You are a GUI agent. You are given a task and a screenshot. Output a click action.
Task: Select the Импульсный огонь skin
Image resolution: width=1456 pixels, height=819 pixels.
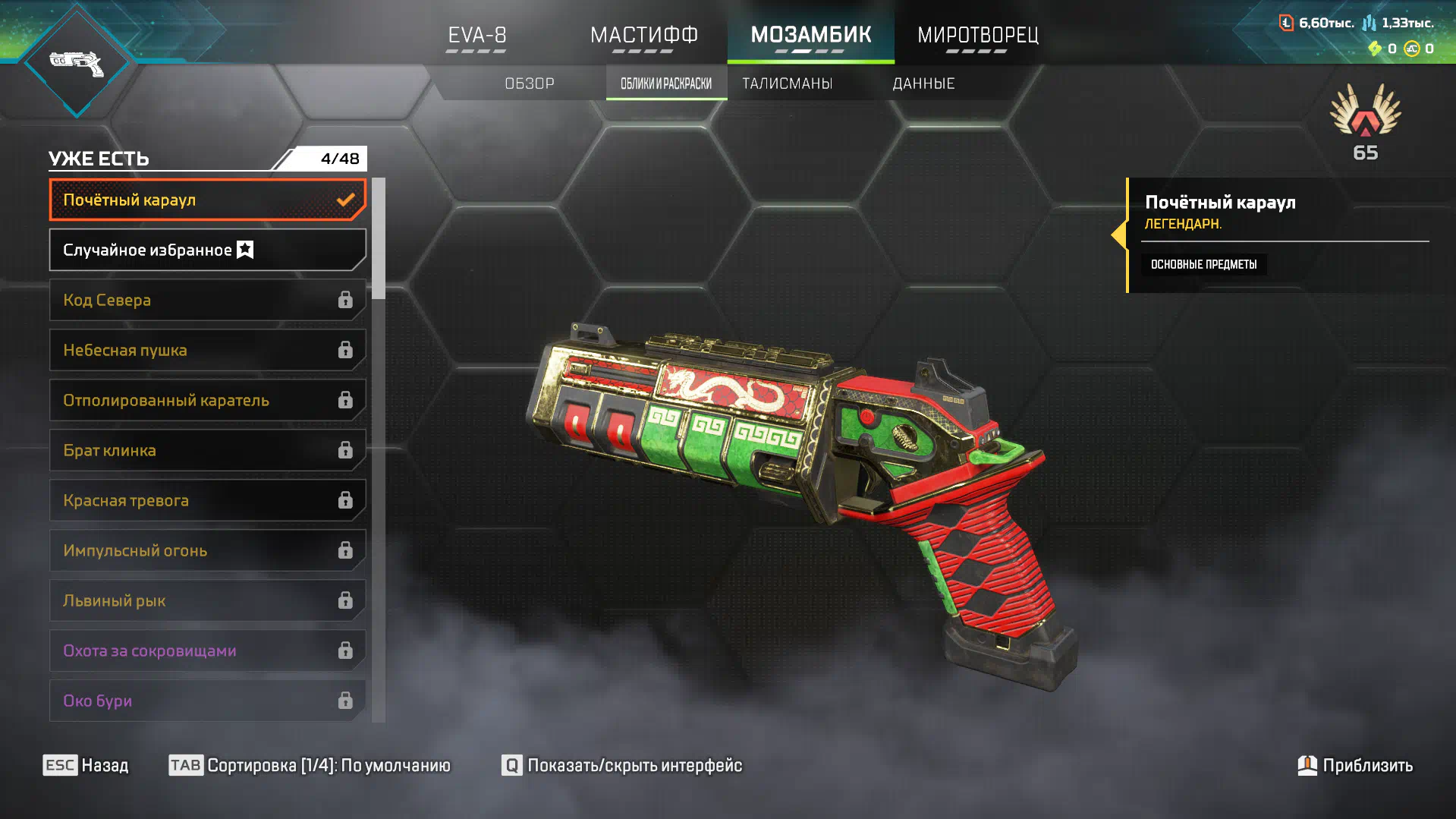[x=207, y=550]
